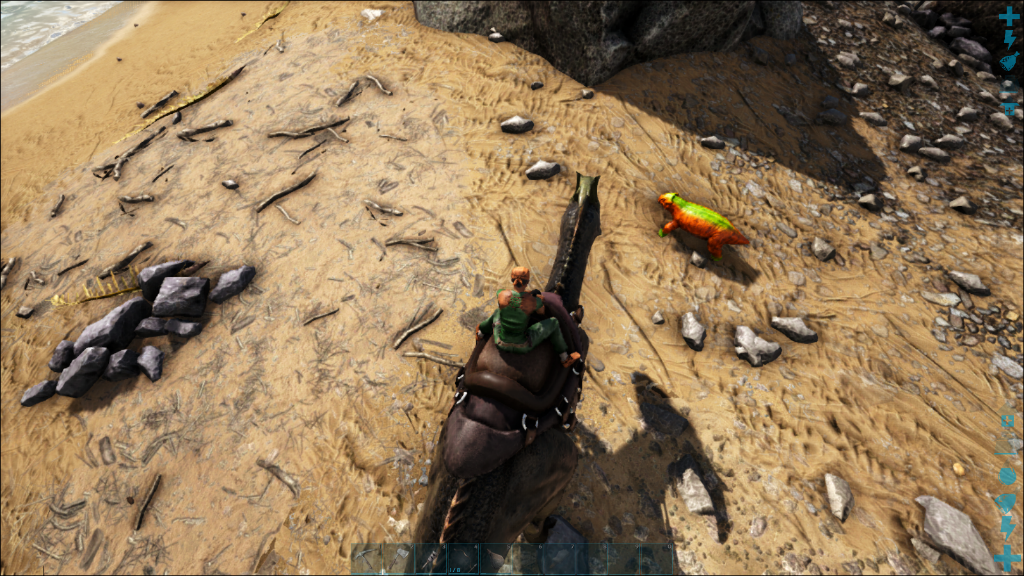
Task: Use the item in hotbar slot 5
Action: (x=495, y=558)
